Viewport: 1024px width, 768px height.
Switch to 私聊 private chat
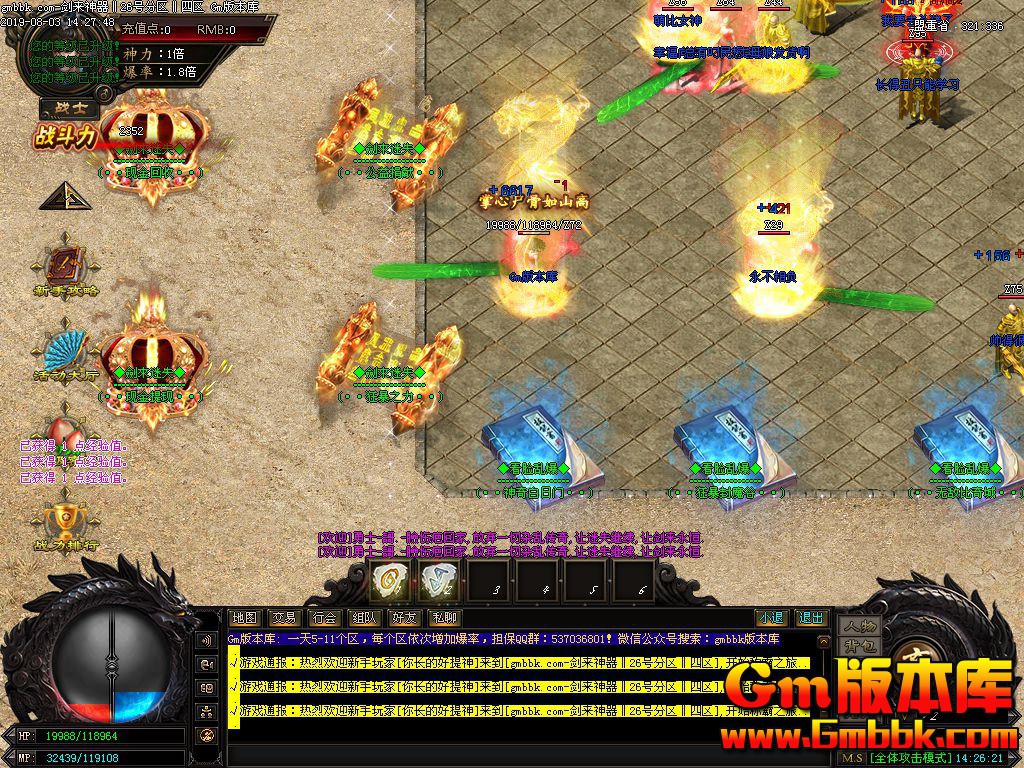click(x=443, y=618)
